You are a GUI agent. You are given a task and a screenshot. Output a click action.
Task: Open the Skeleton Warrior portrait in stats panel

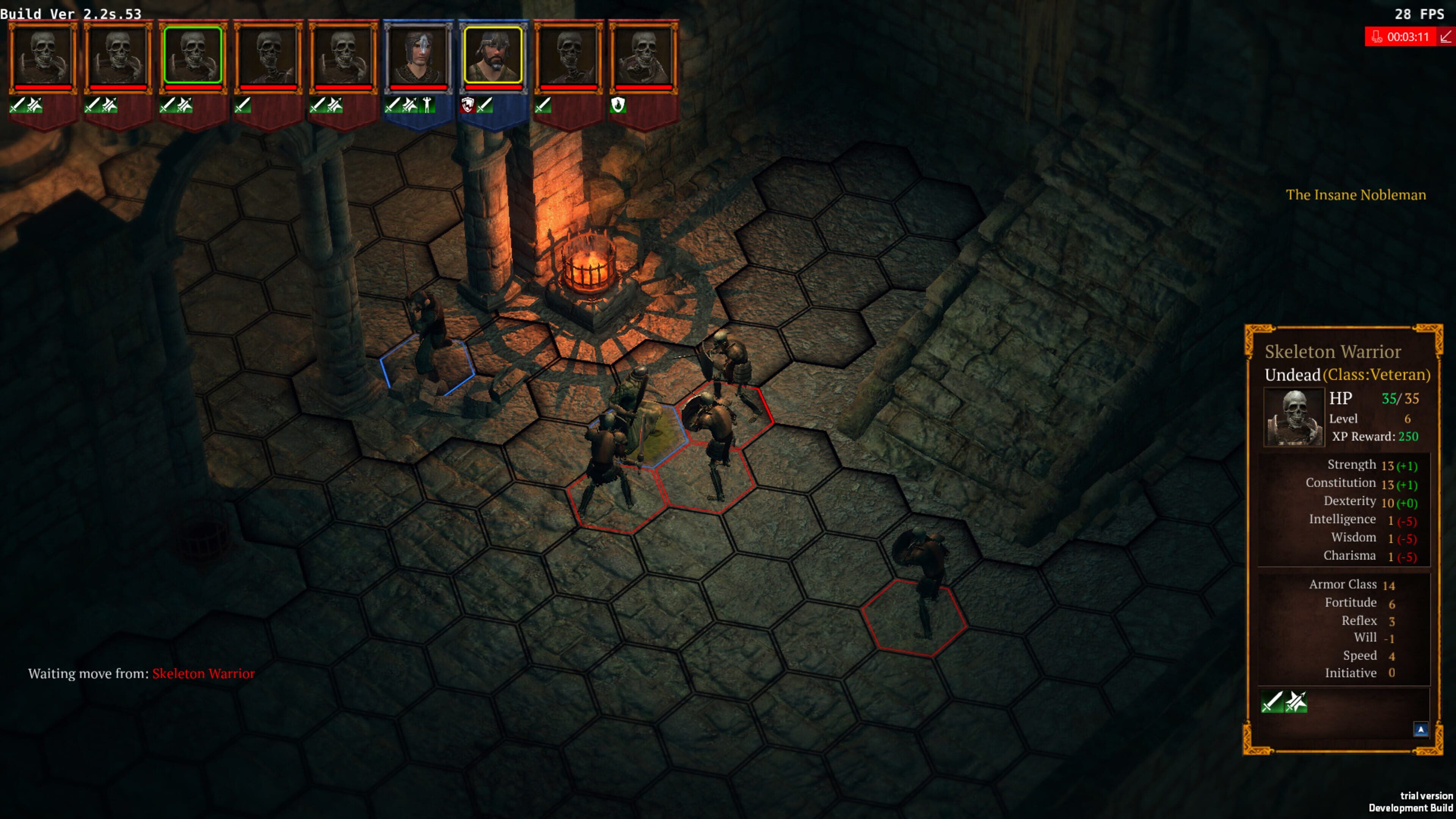click(x=1294, y=417)
